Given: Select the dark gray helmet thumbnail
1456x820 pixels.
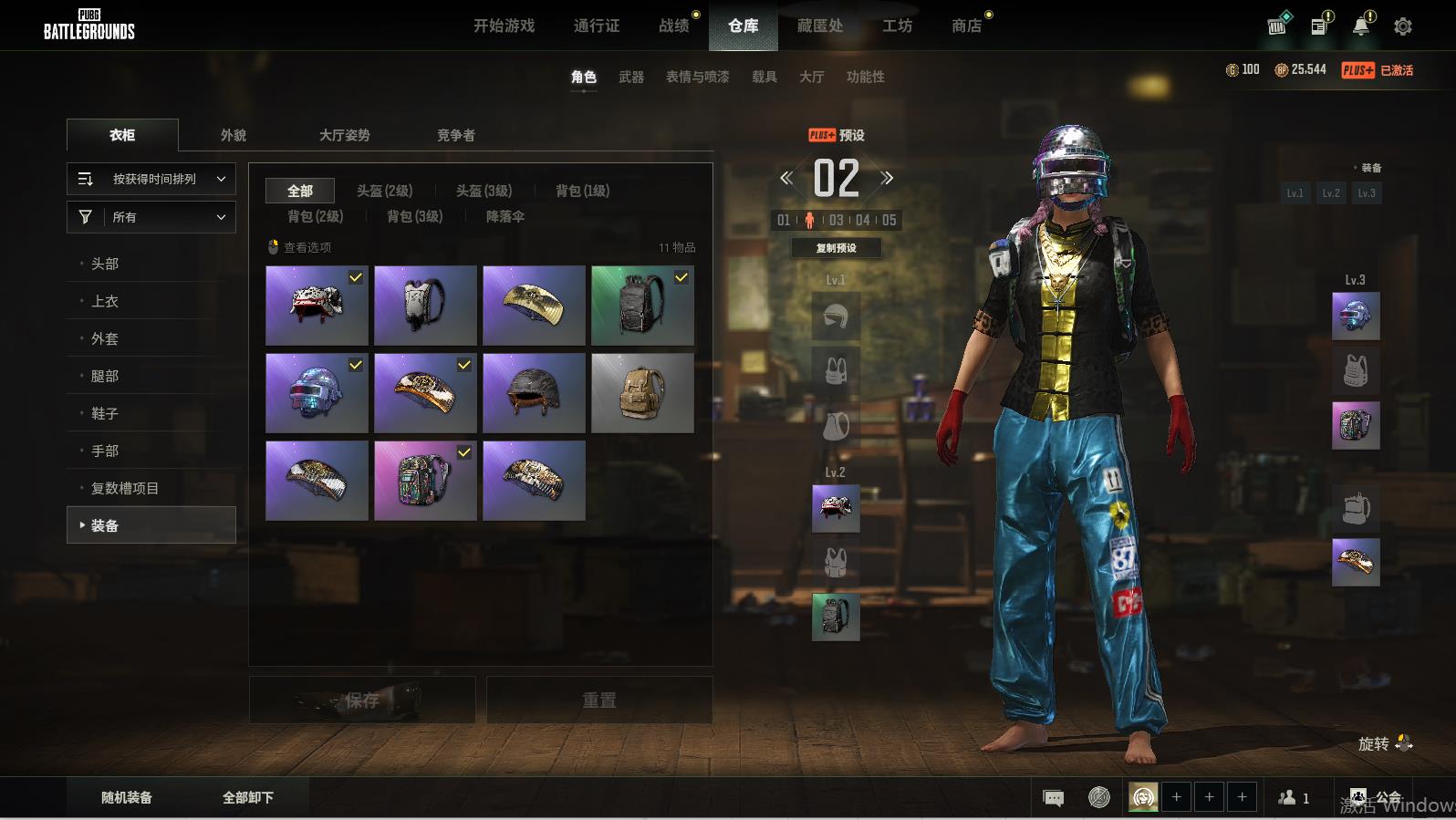Looking at the screenshot, I should click(534, 393).
